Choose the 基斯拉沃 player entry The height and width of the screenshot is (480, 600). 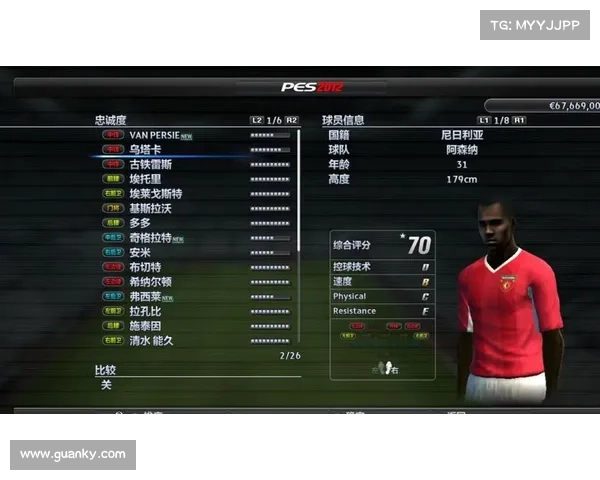pos(151,208)
